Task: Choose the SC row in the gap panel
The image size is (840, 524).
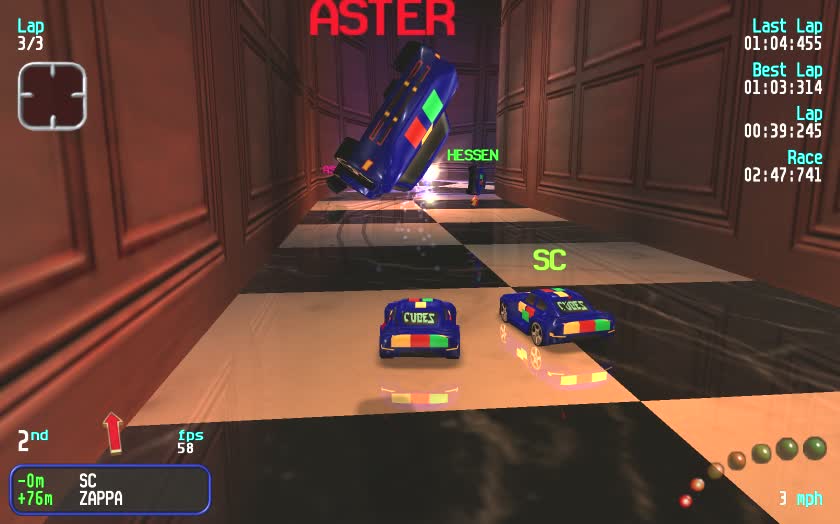Action: [110, 480]
